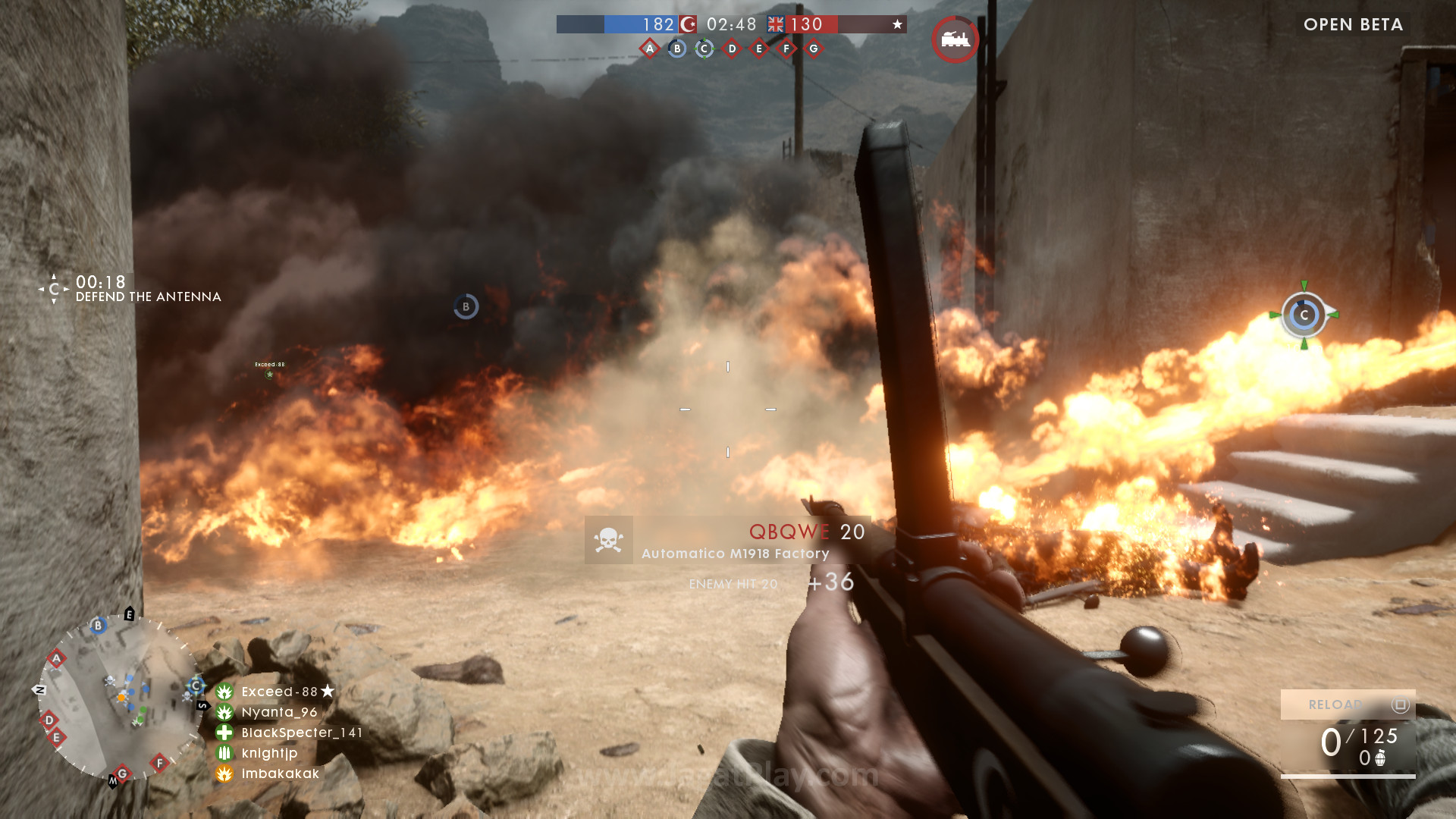The image size is (1456, 819).
Task: Select knightjp in the squad list
Action: 269,753
